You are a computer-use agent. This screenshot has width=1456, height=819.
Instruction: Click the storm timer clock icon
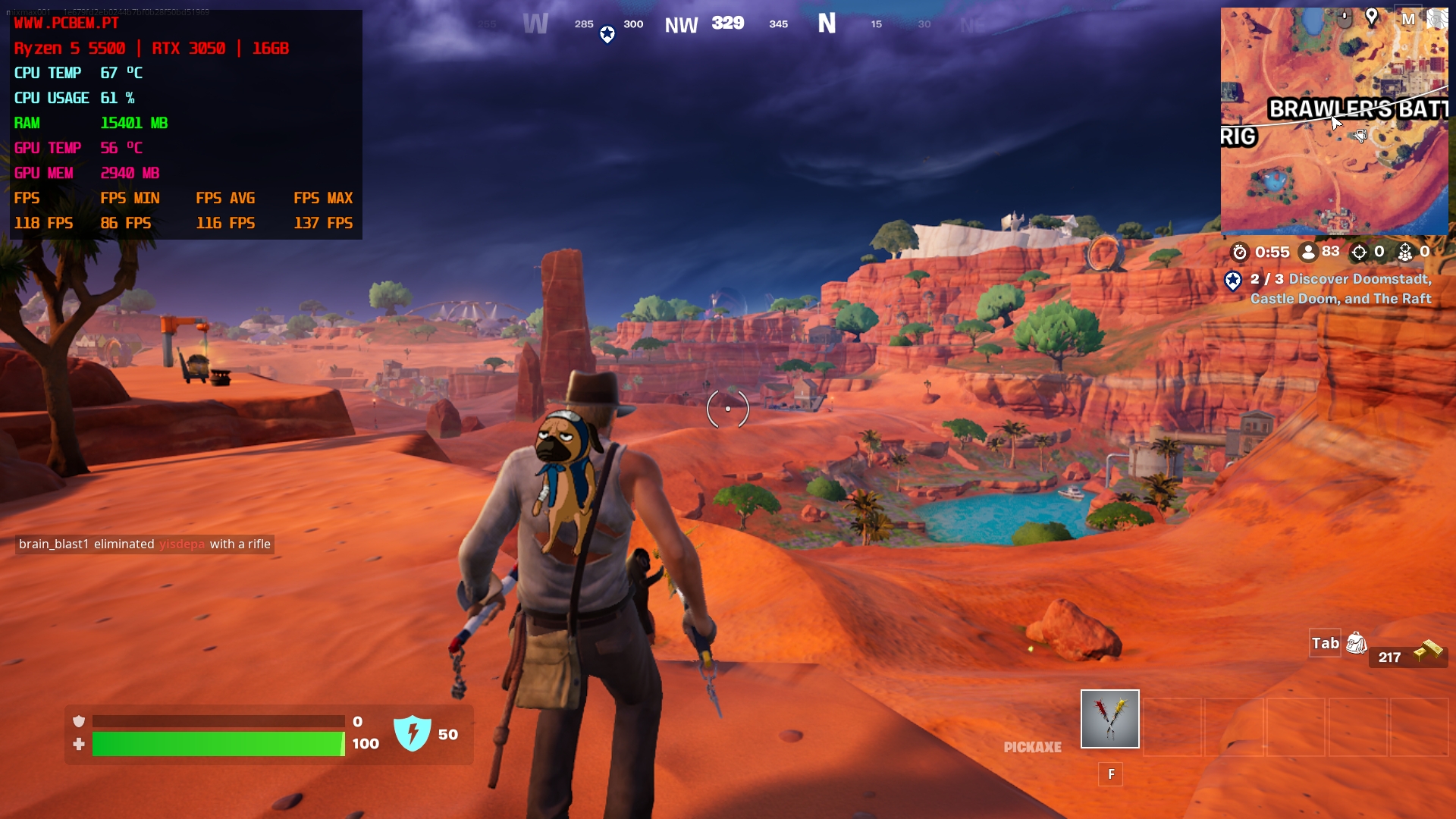point(1239,252)
